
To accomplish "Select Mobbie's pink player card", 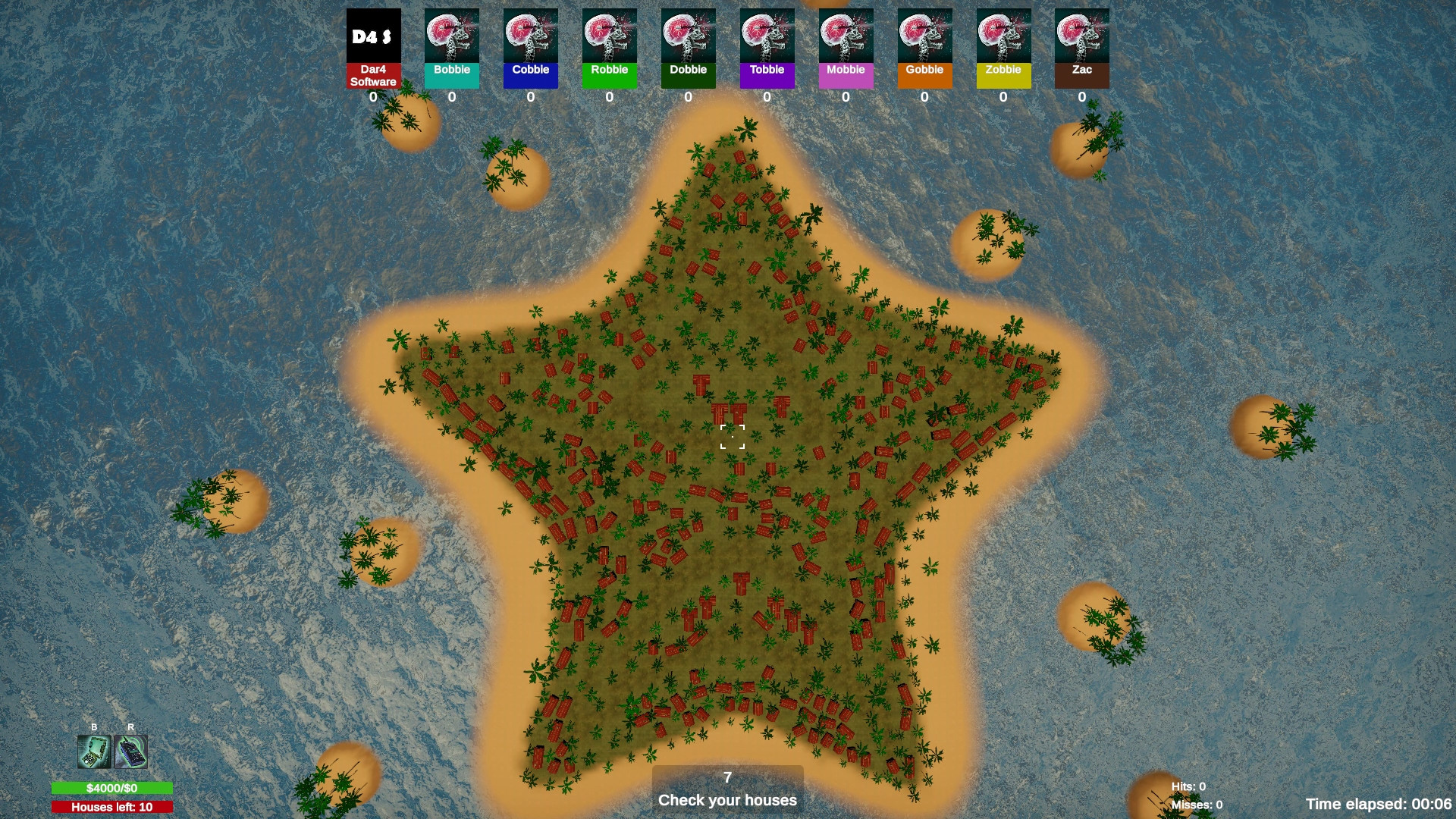I will [846, 49].
